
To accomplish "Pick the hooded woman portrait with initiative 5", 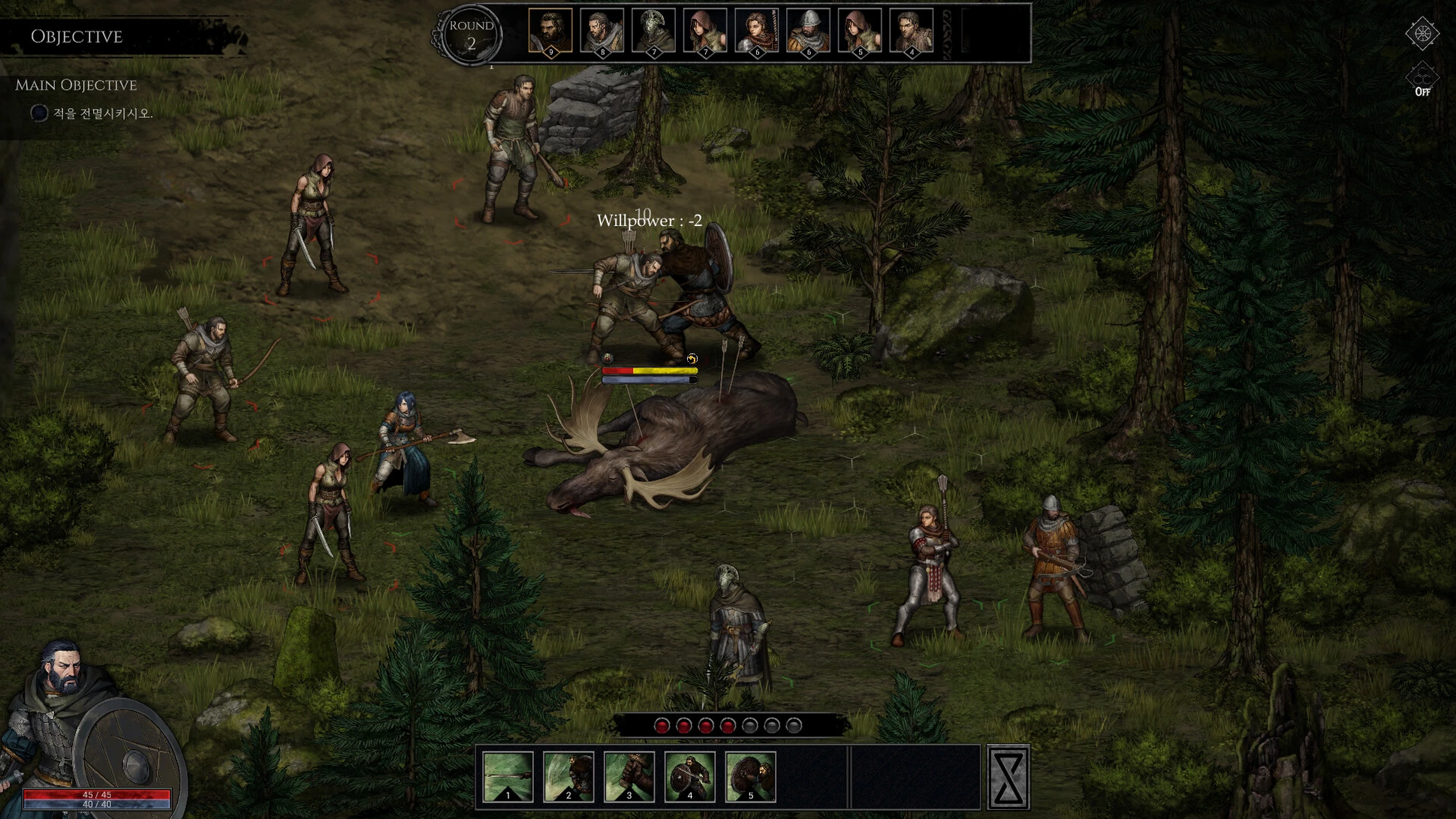I will (x=860, y=31).
